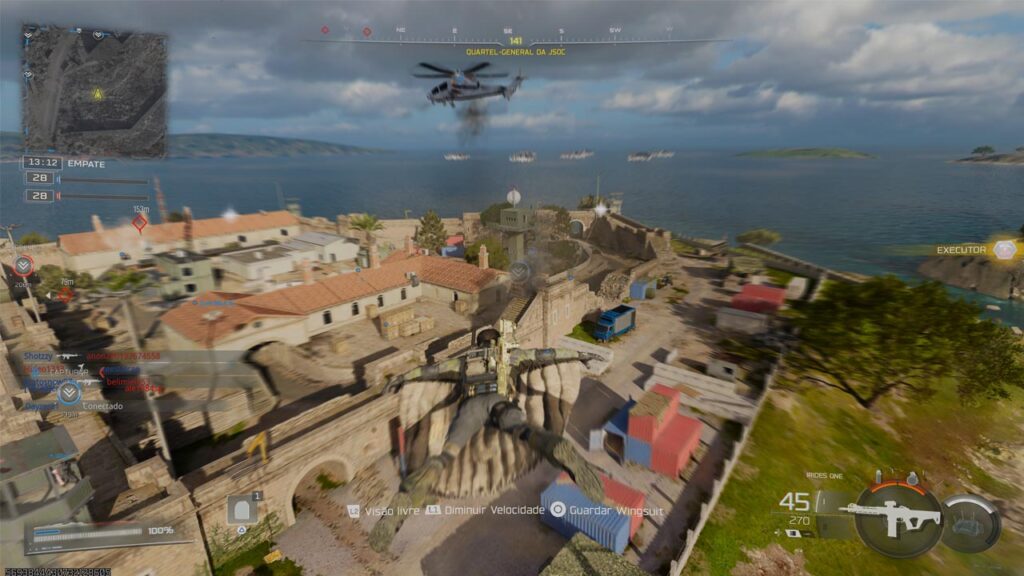Click the red objective marker showing 153m
Viewport: 1024px width, 576px height.
(140, 223)
